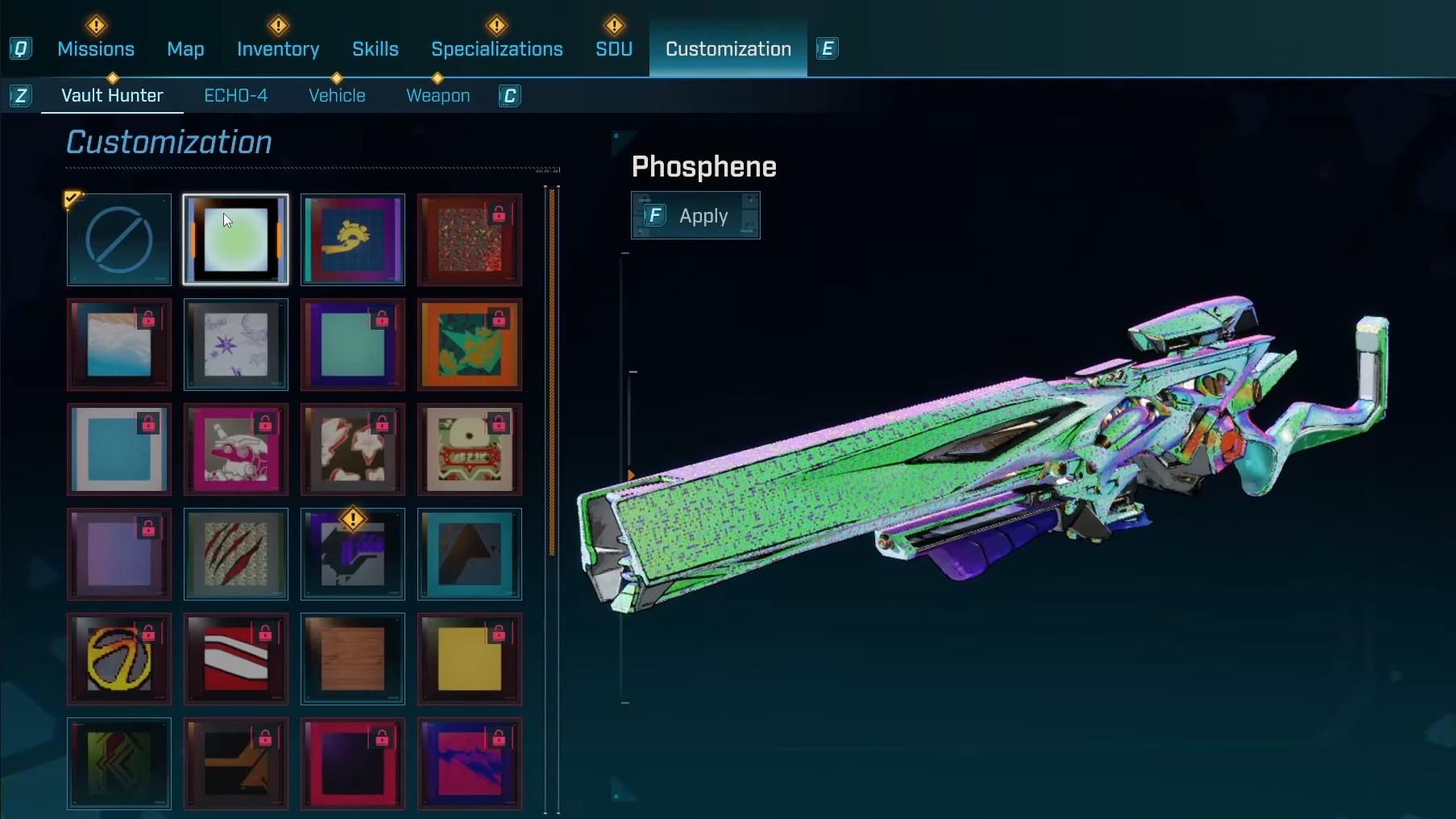
Task: Open the Inventory tab
Action: point(278,49)
